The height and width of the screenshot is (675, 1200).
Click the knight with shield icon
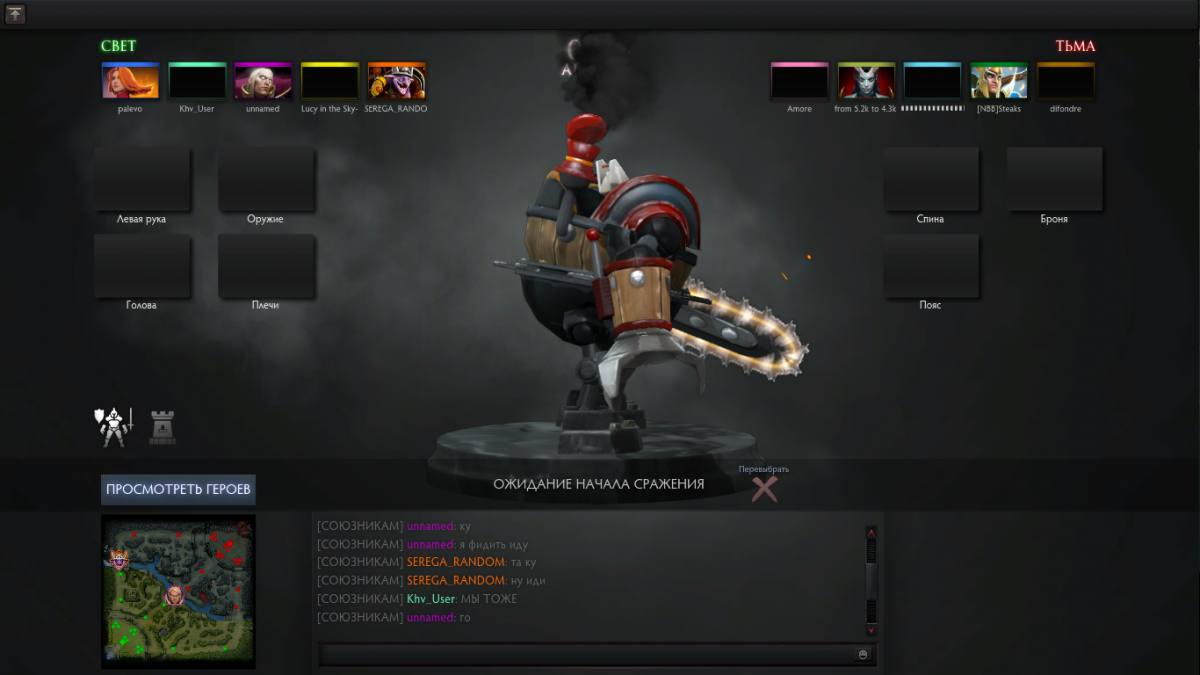113,427
